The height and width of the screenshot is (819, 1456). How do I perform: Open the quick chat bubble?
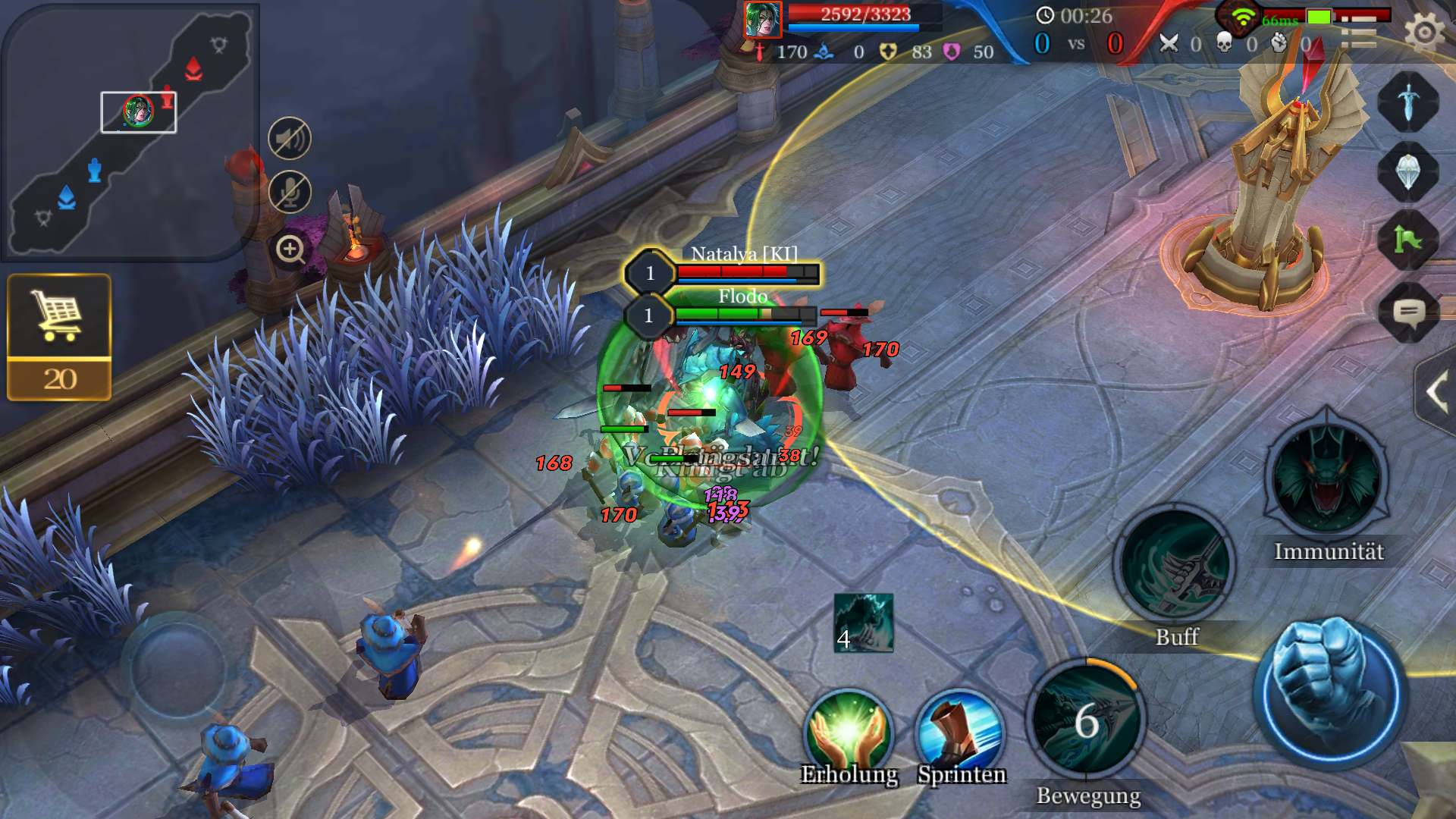[1408, 312]
